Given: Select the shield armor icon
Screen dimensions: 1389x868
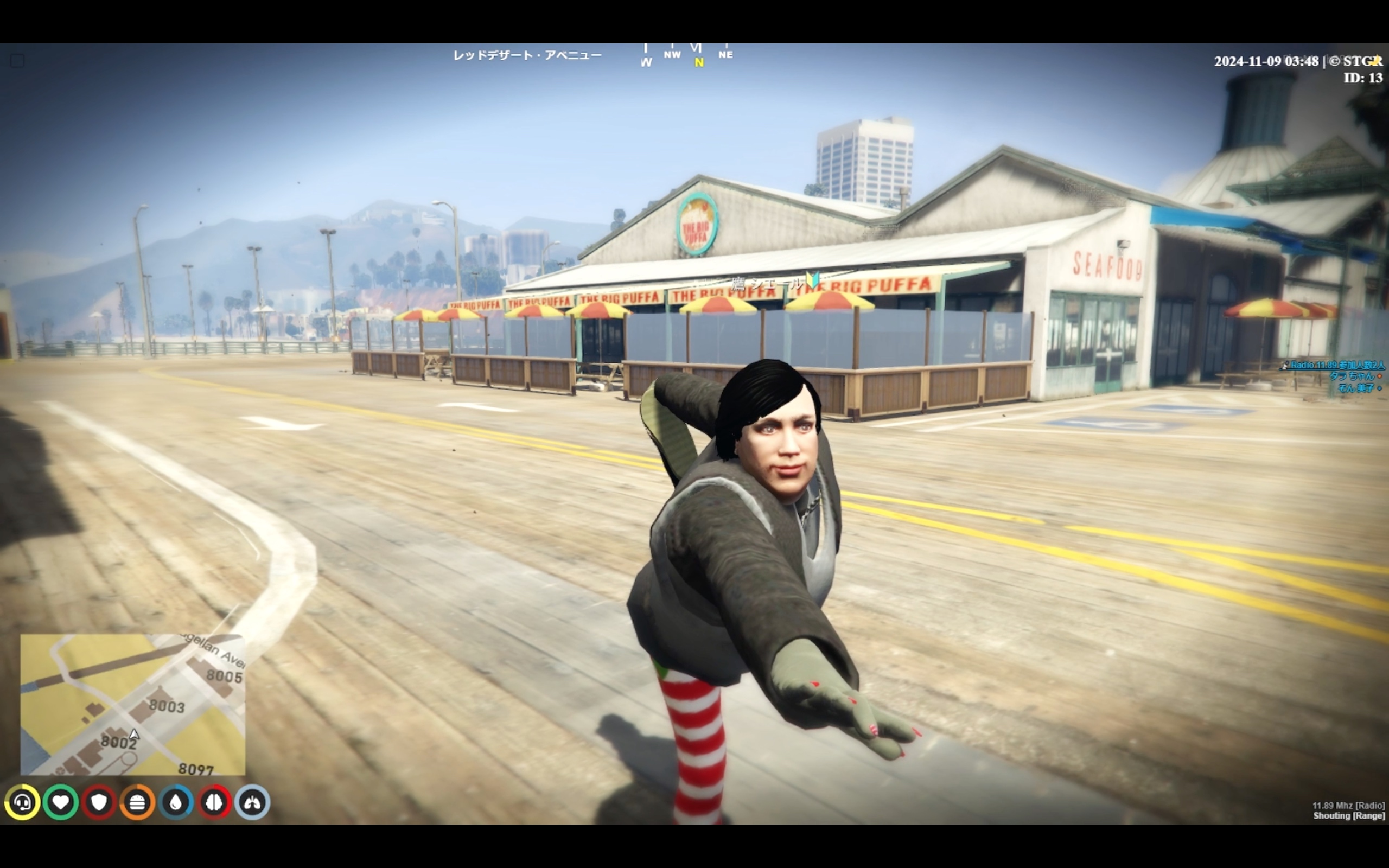Looking at the screenshot, I should point(99,802).
